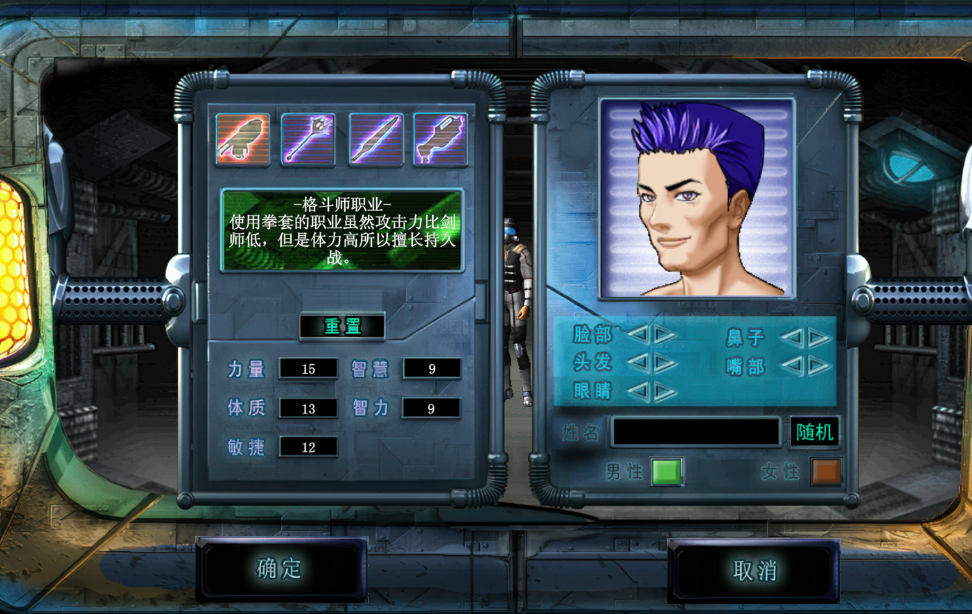Click the right arrow for 嘴部 mouth

point(819,366)
